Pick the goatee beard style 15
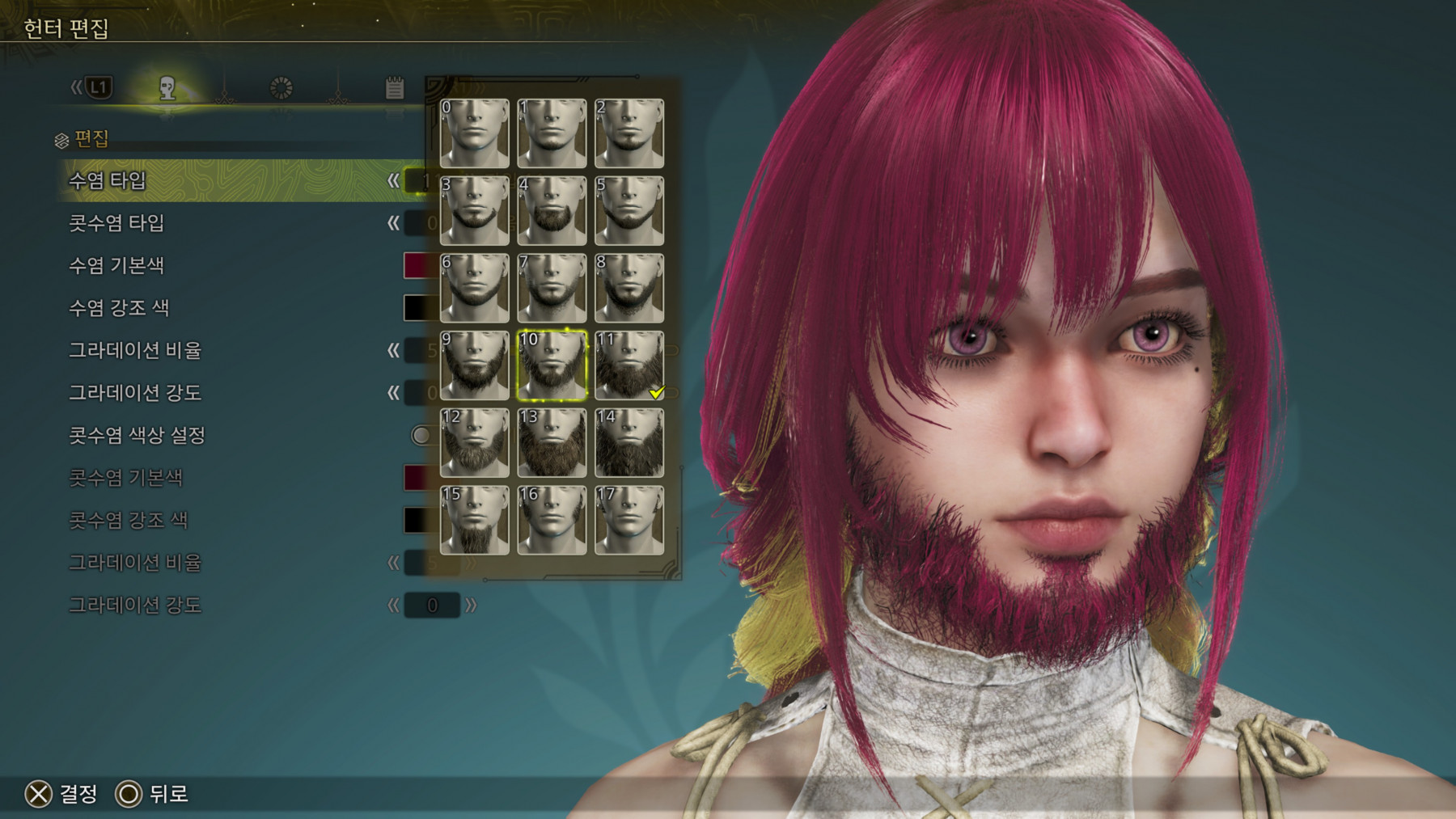 click(x=475, y=520)
